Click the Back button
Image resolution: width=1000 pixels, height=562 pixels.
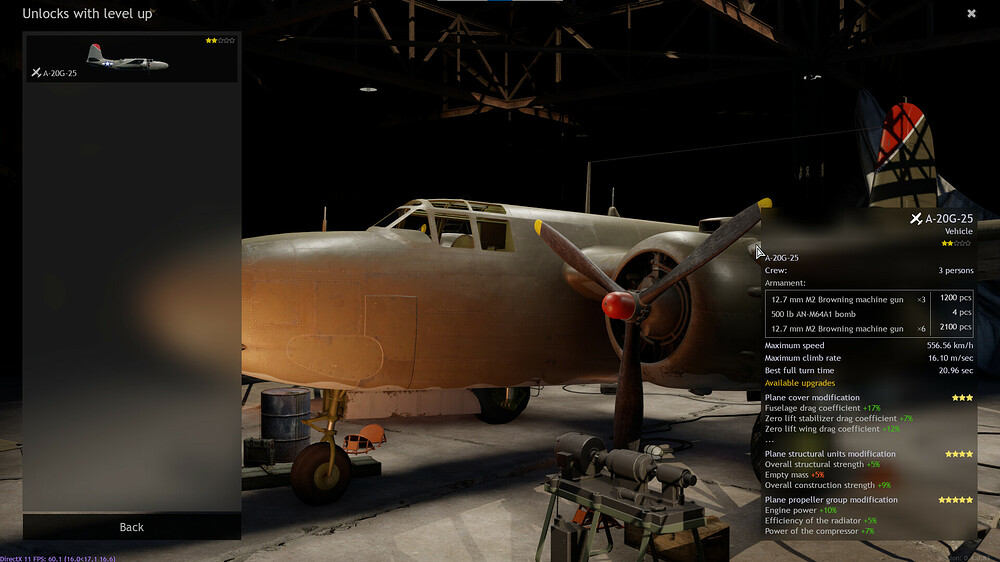pos(132,527)
